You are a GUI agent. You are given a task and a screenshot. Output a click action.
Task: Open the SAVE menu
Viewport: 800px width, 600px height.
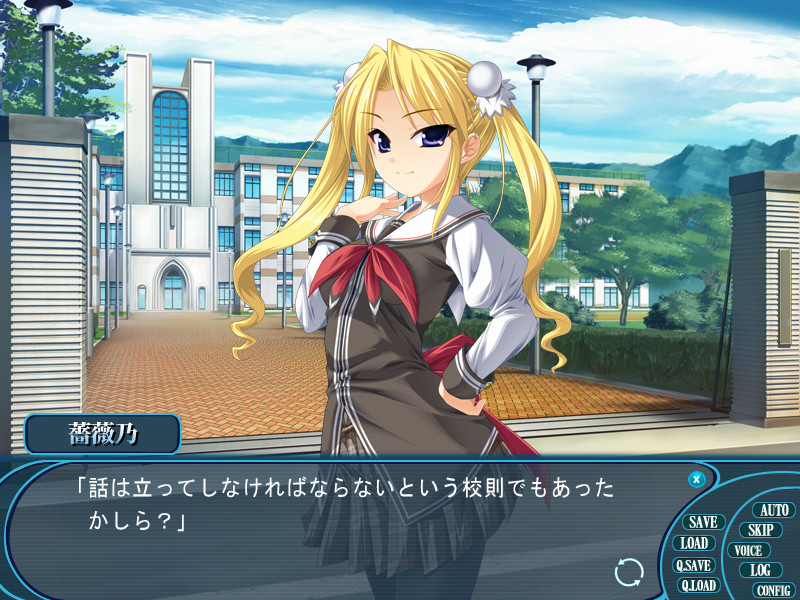[703, 522]
